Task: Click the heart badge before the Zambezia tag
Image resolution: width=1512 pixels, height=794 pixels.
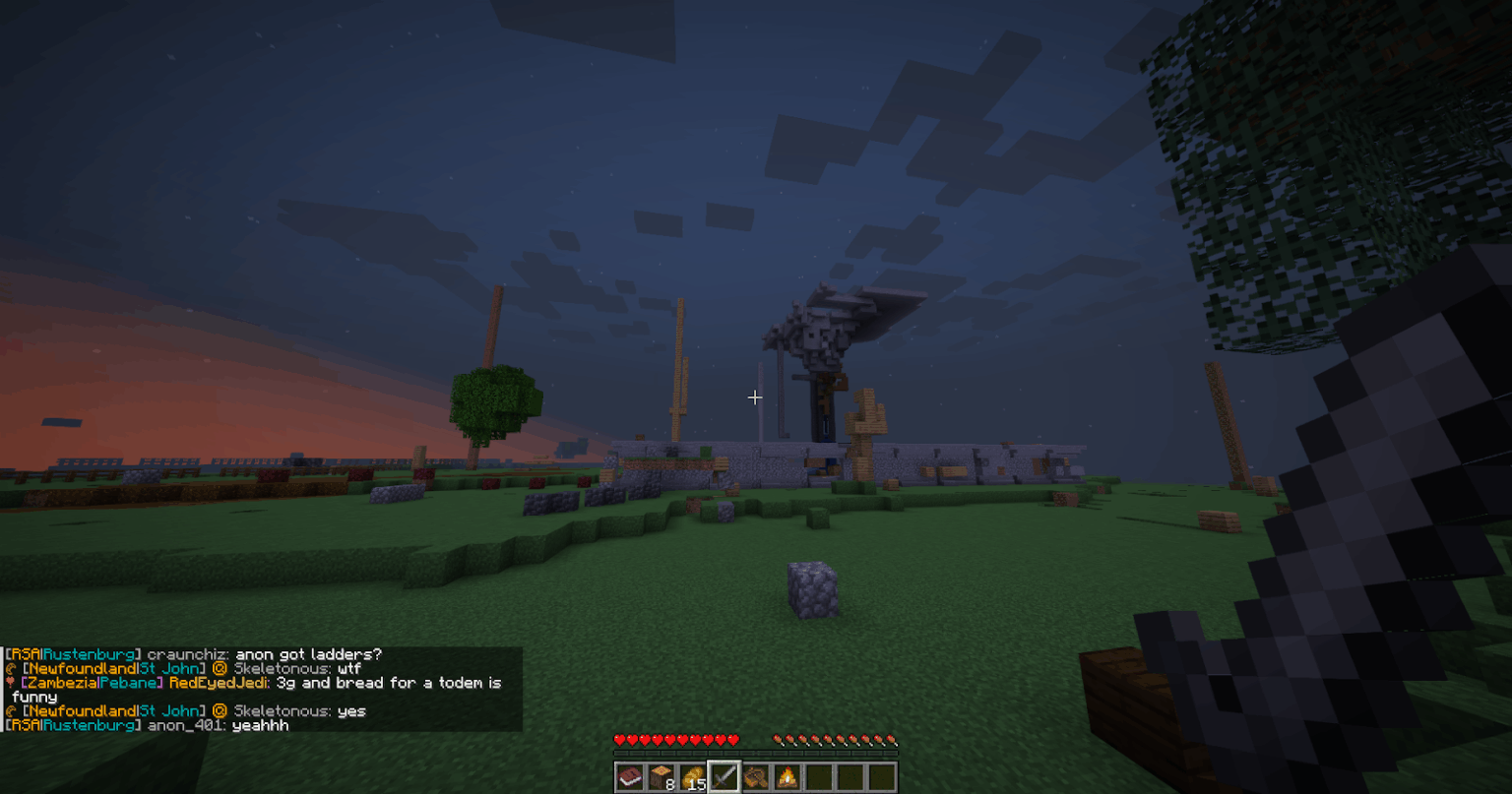Action: coord(11,683)
